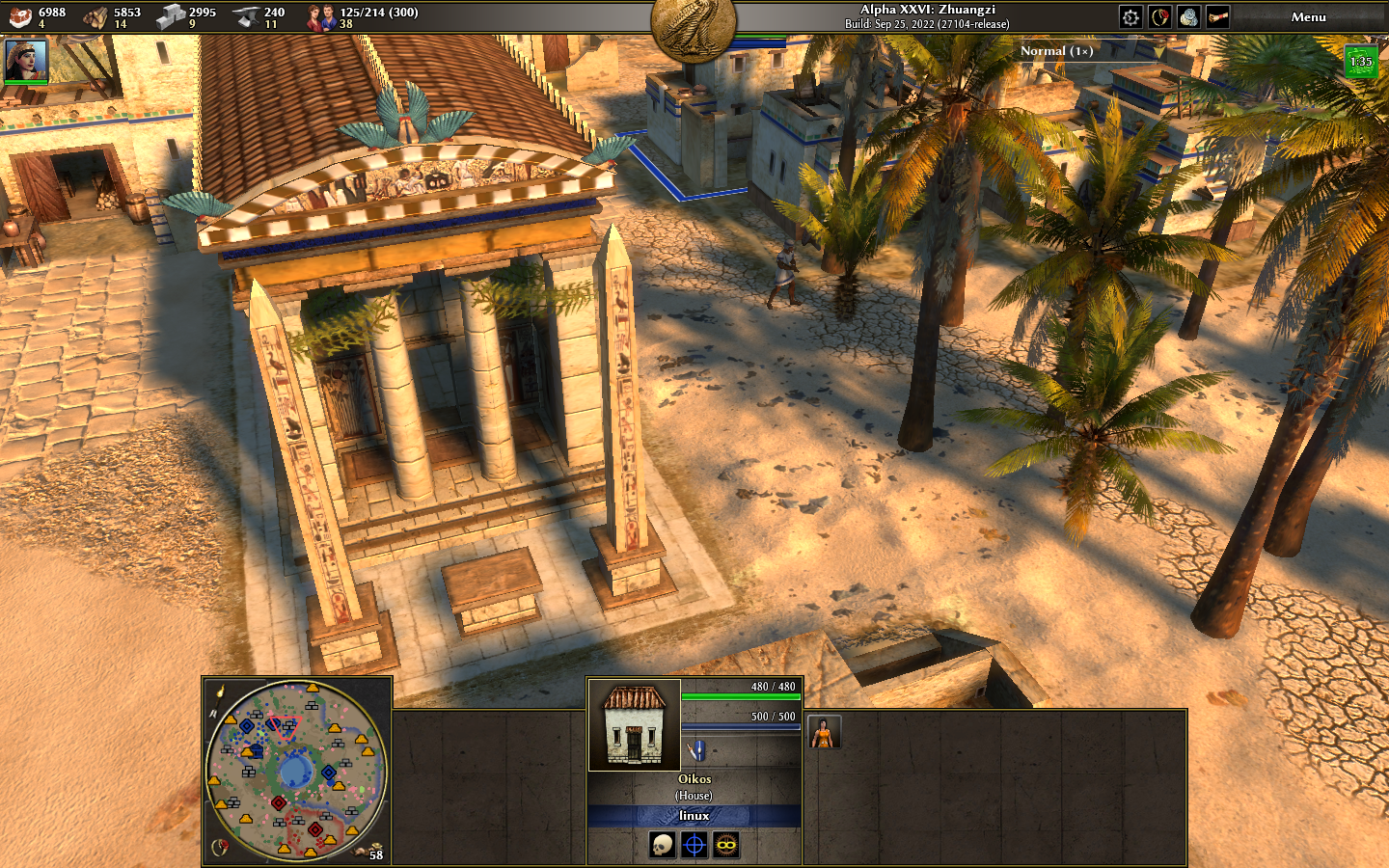
Task: Select the idle worker button showing 58
Action: pyautogui.click(x=371, y=851)
